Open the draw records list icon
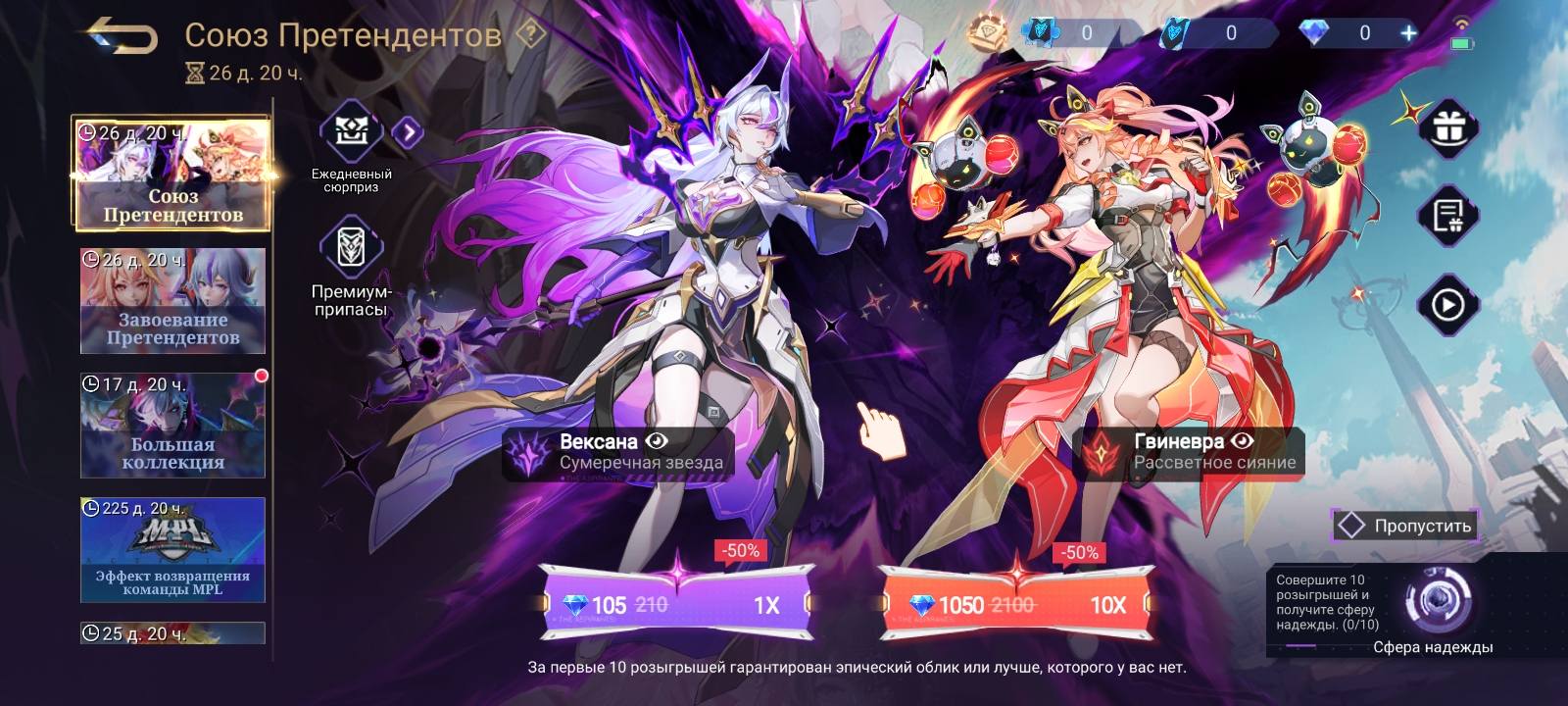 click(1447, 216)
